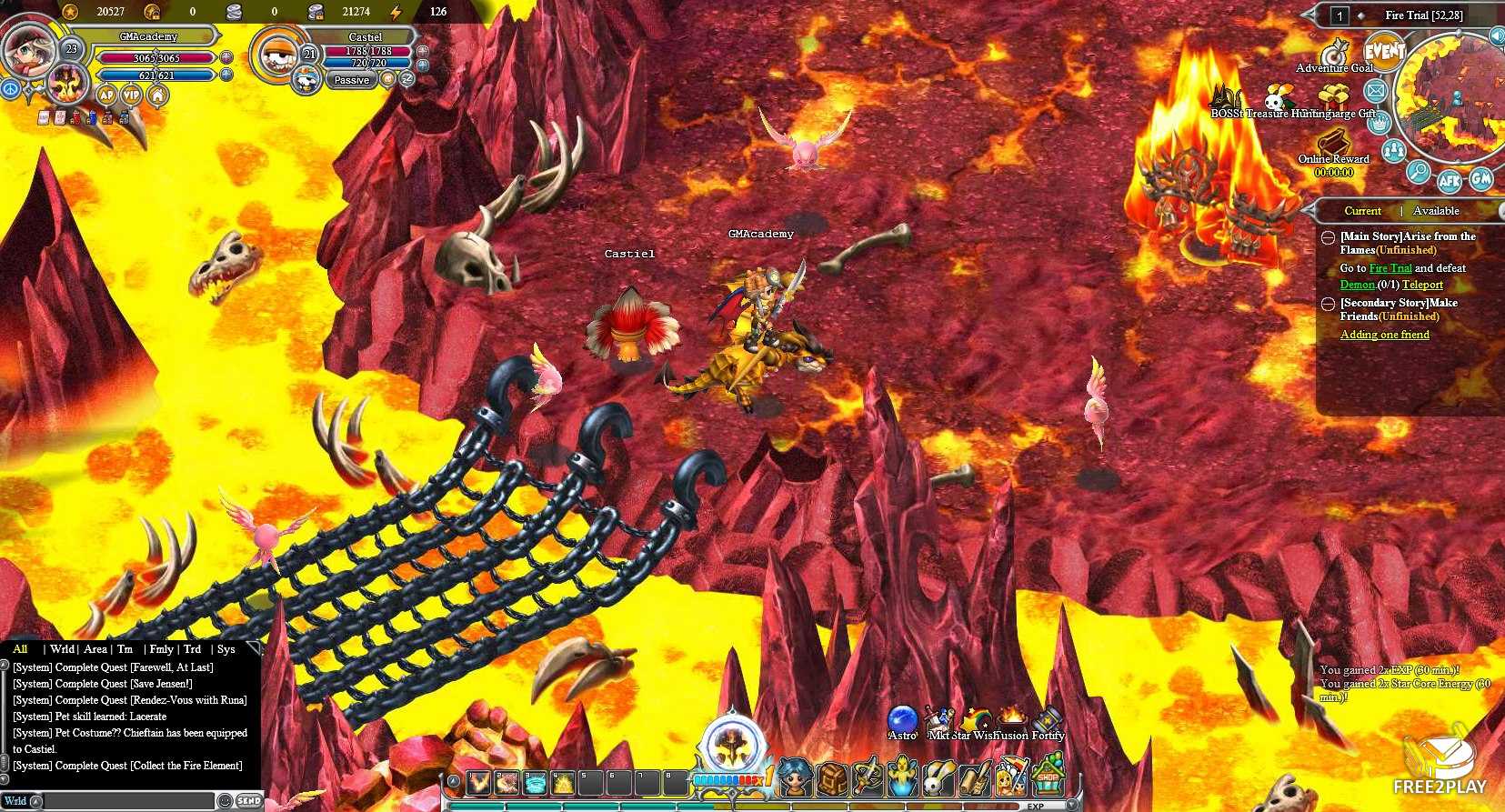1505x812 pixels.
Task: Switch to the Available quests tab
Action: click(x=1436, y=211)
